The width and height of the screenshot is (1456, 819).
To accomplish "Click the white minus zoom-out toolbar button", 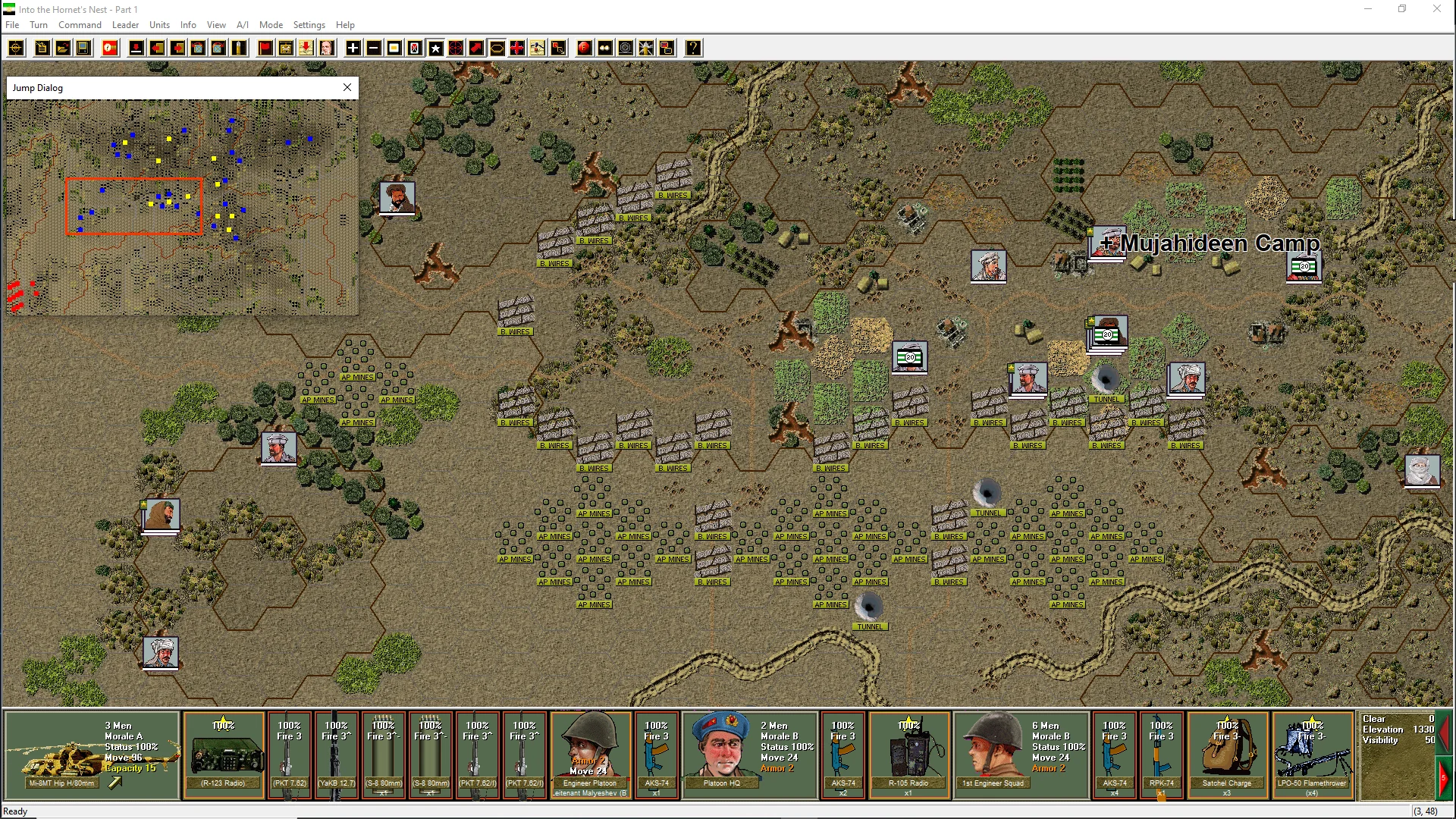I will coord(374,49).
